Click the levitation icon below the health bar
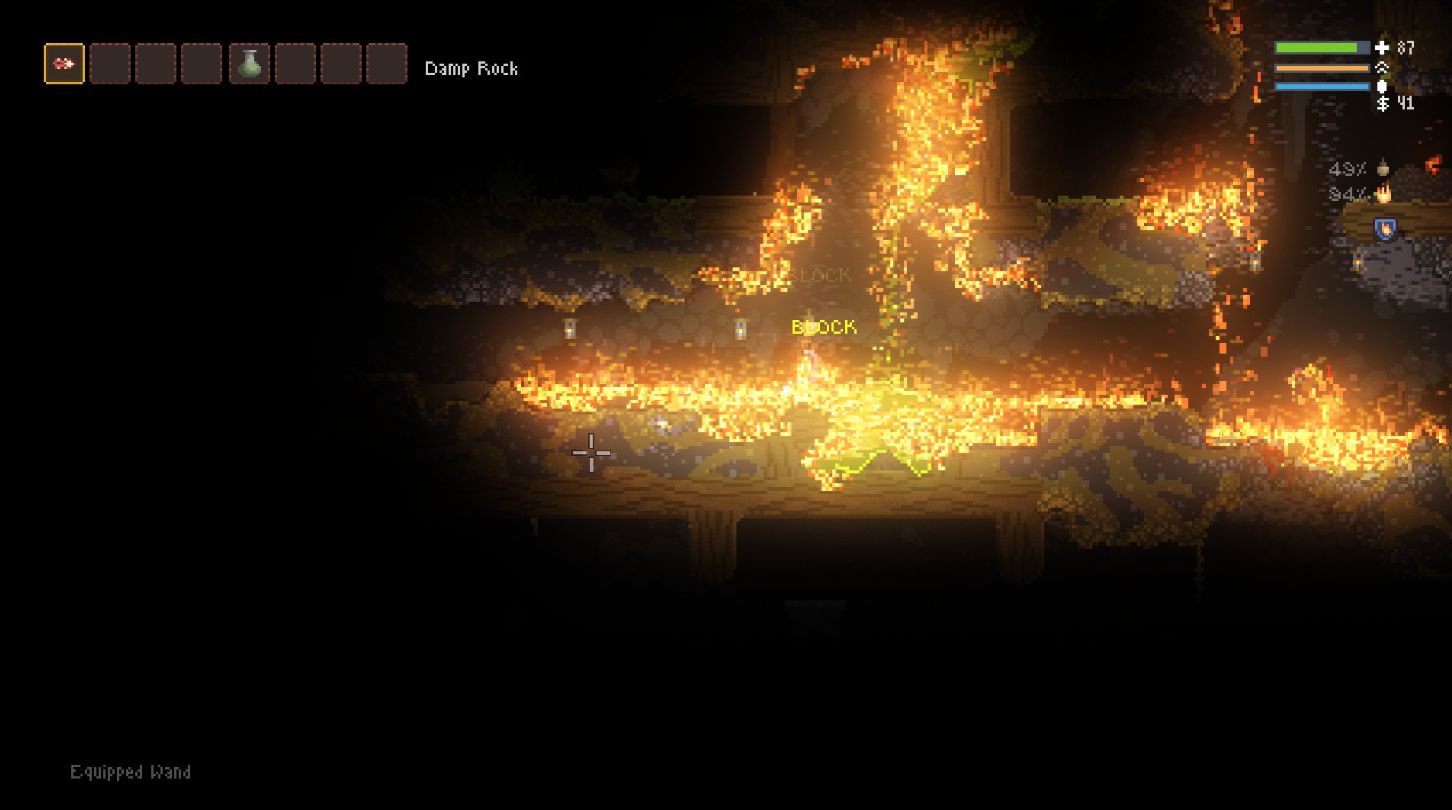 click(x=1381, y=66)
